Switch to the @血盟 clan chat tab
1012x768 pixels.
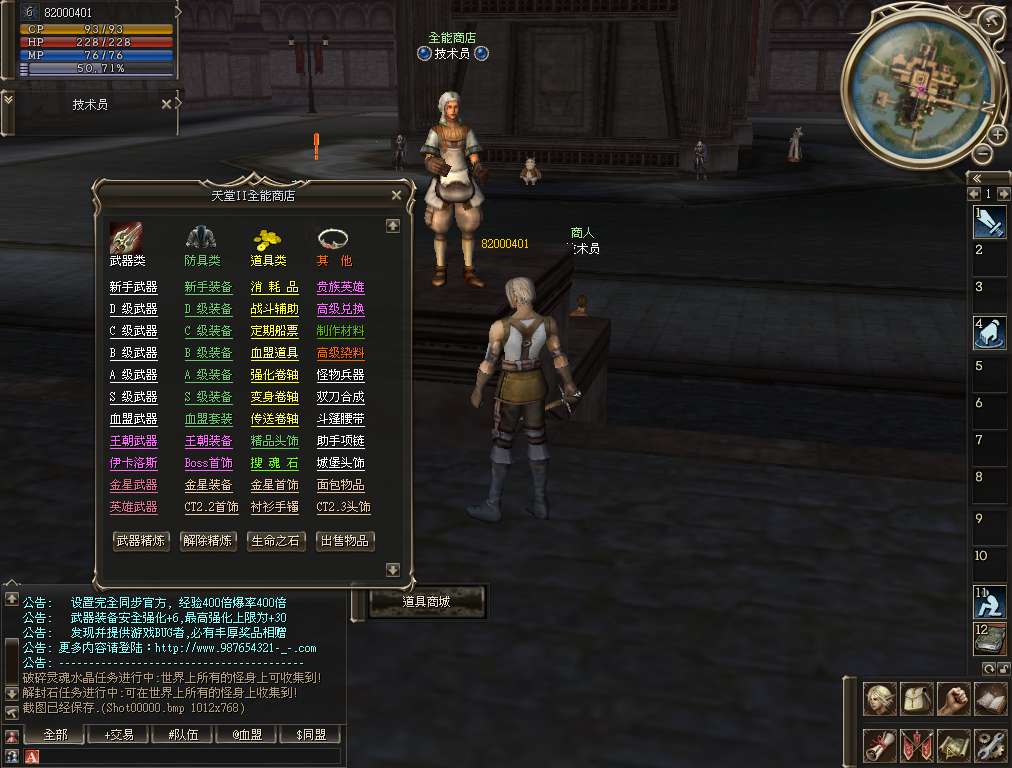[246, 735]
